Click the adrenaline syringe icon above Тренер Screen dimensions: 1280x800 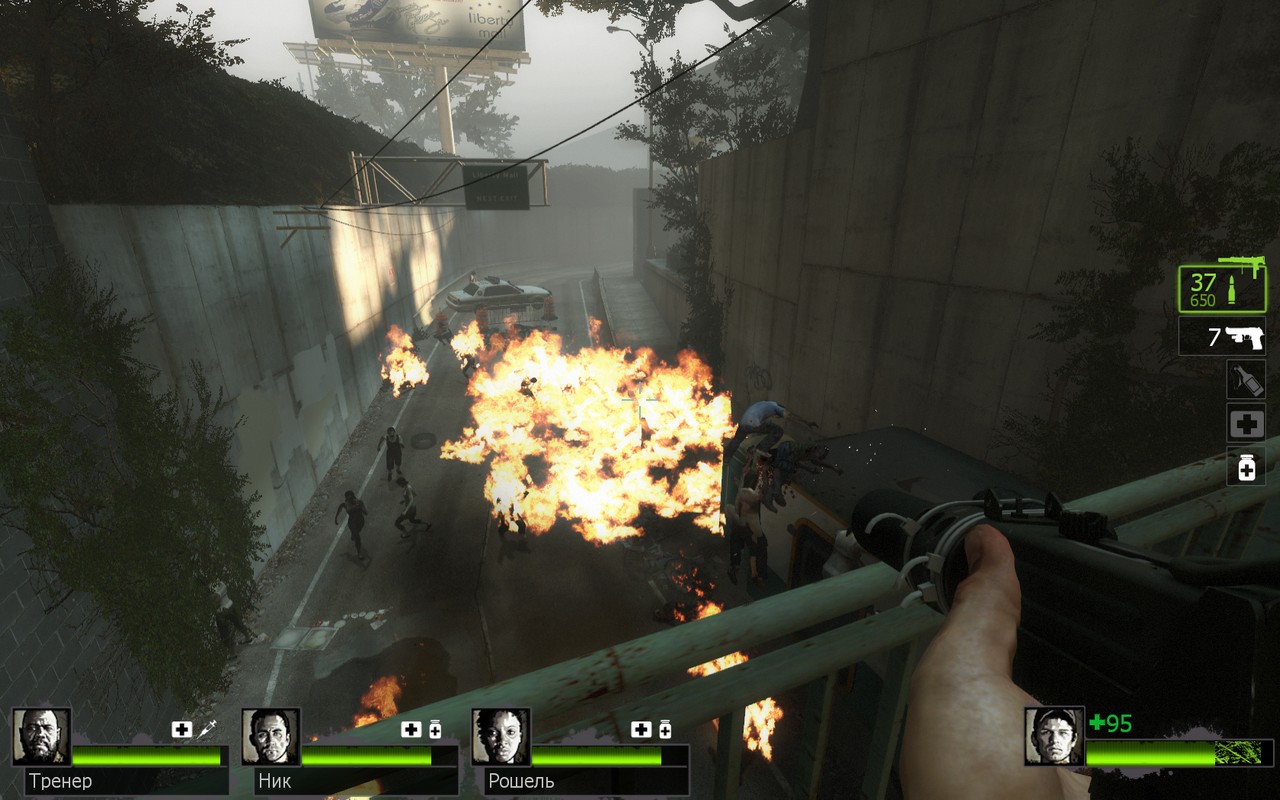click(206, 729)
